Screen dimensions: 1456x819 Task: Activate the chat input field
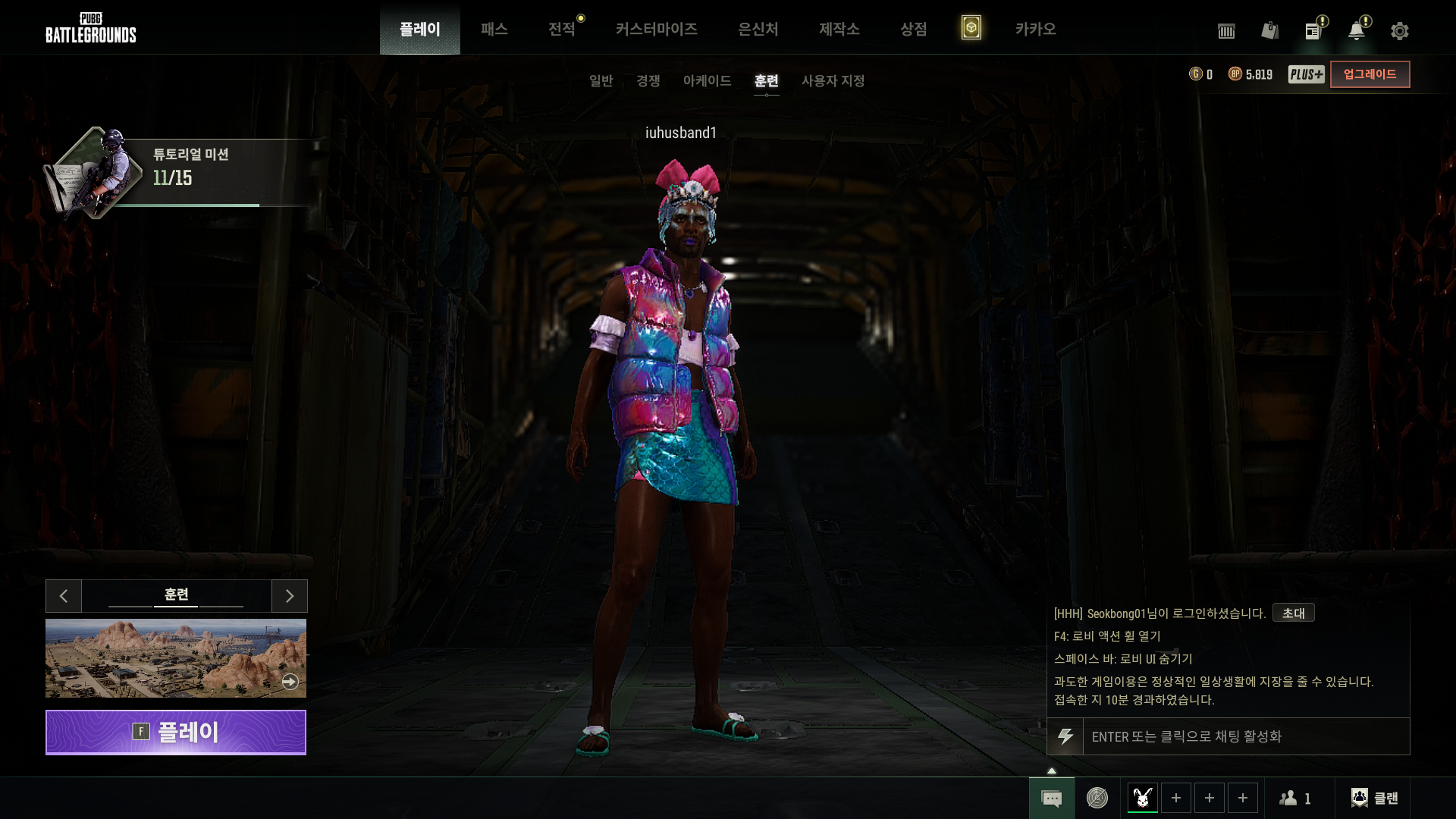pos(1245,736)
